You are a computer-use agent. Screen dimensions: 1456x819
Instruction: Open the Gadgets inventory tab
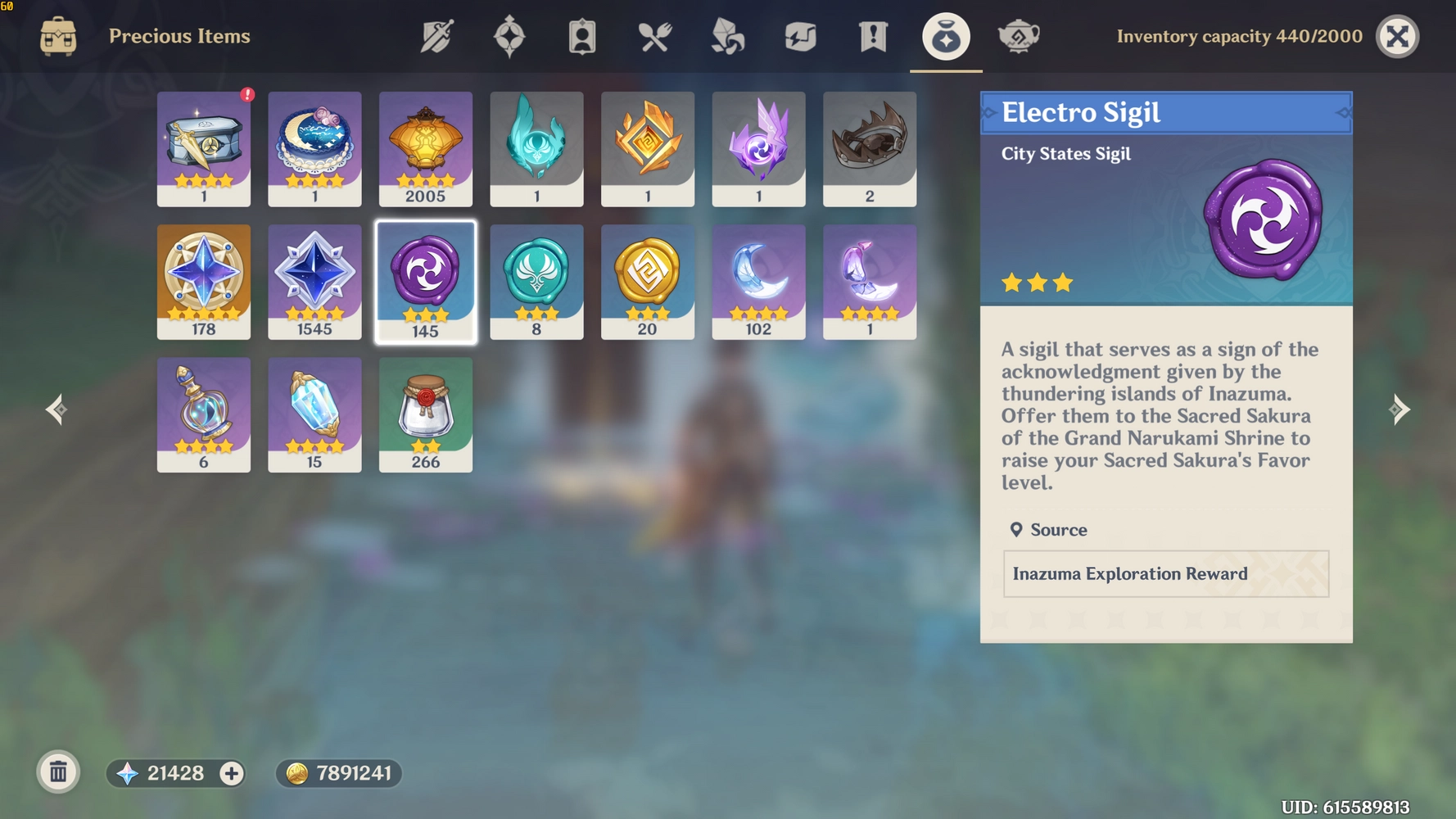798,36
